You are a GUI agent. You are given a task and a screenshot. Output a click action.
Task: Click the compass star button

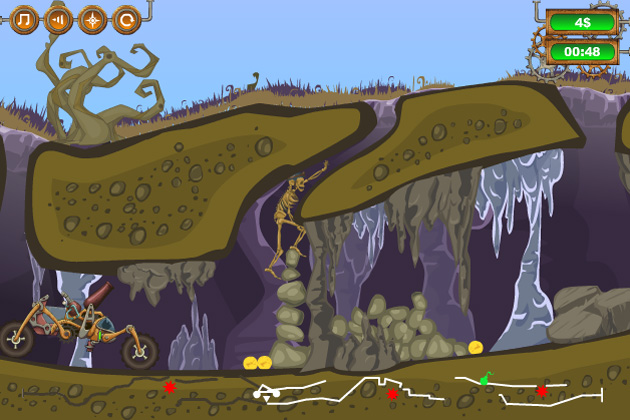click(92, 19)
